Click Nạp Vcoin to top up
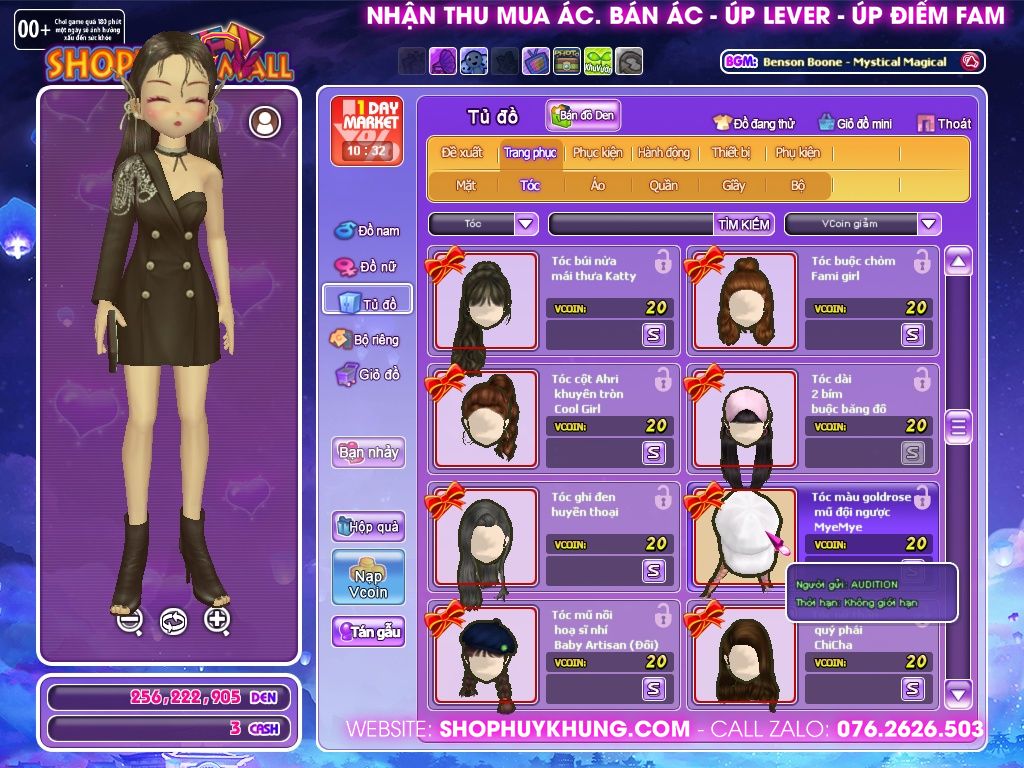Viewport: 1024px width, 768px height. point(368,577)
